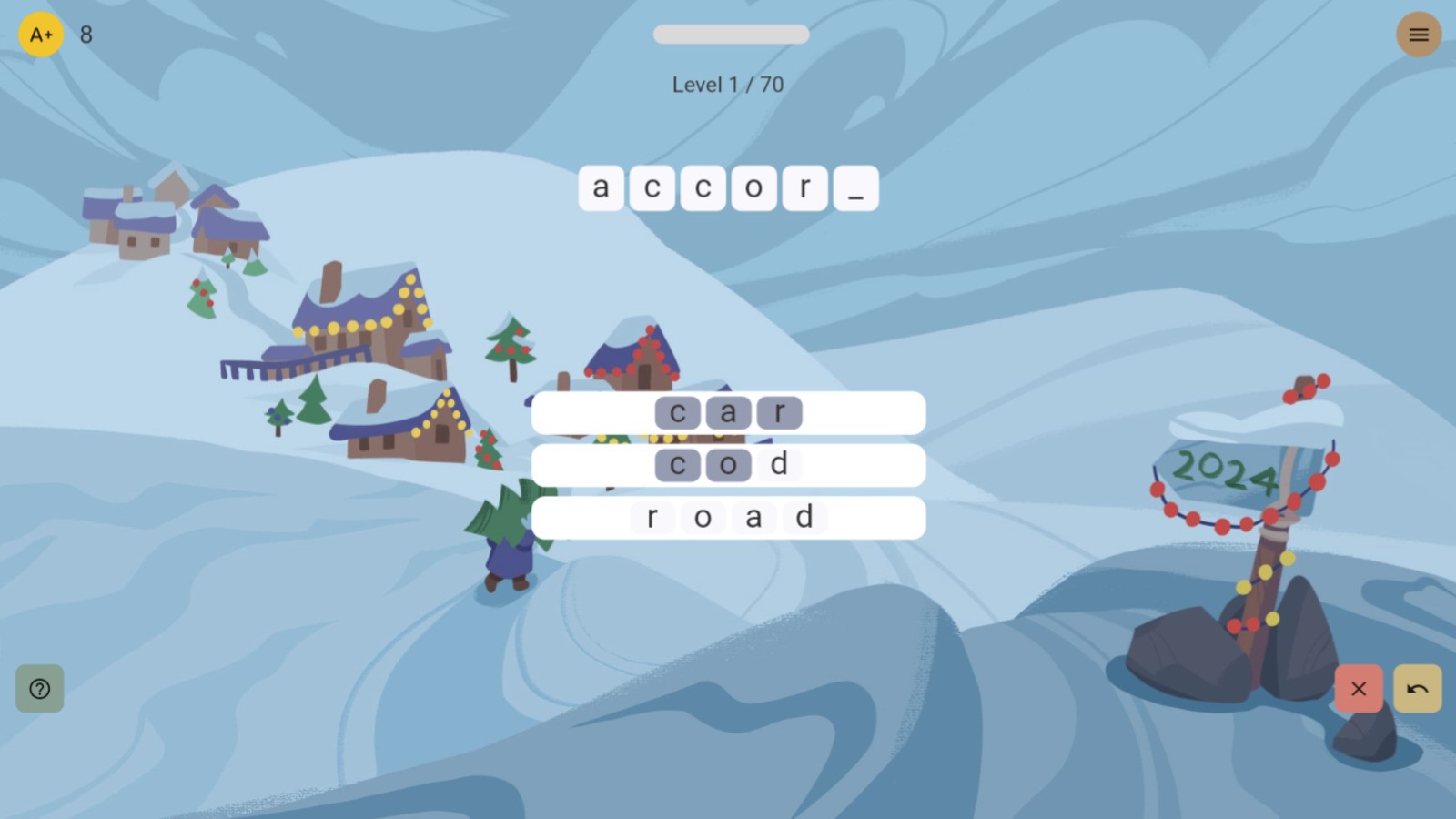Open the help question mark icon
Viewport: 1456px width, 819px height.
[x=39, y=689]
